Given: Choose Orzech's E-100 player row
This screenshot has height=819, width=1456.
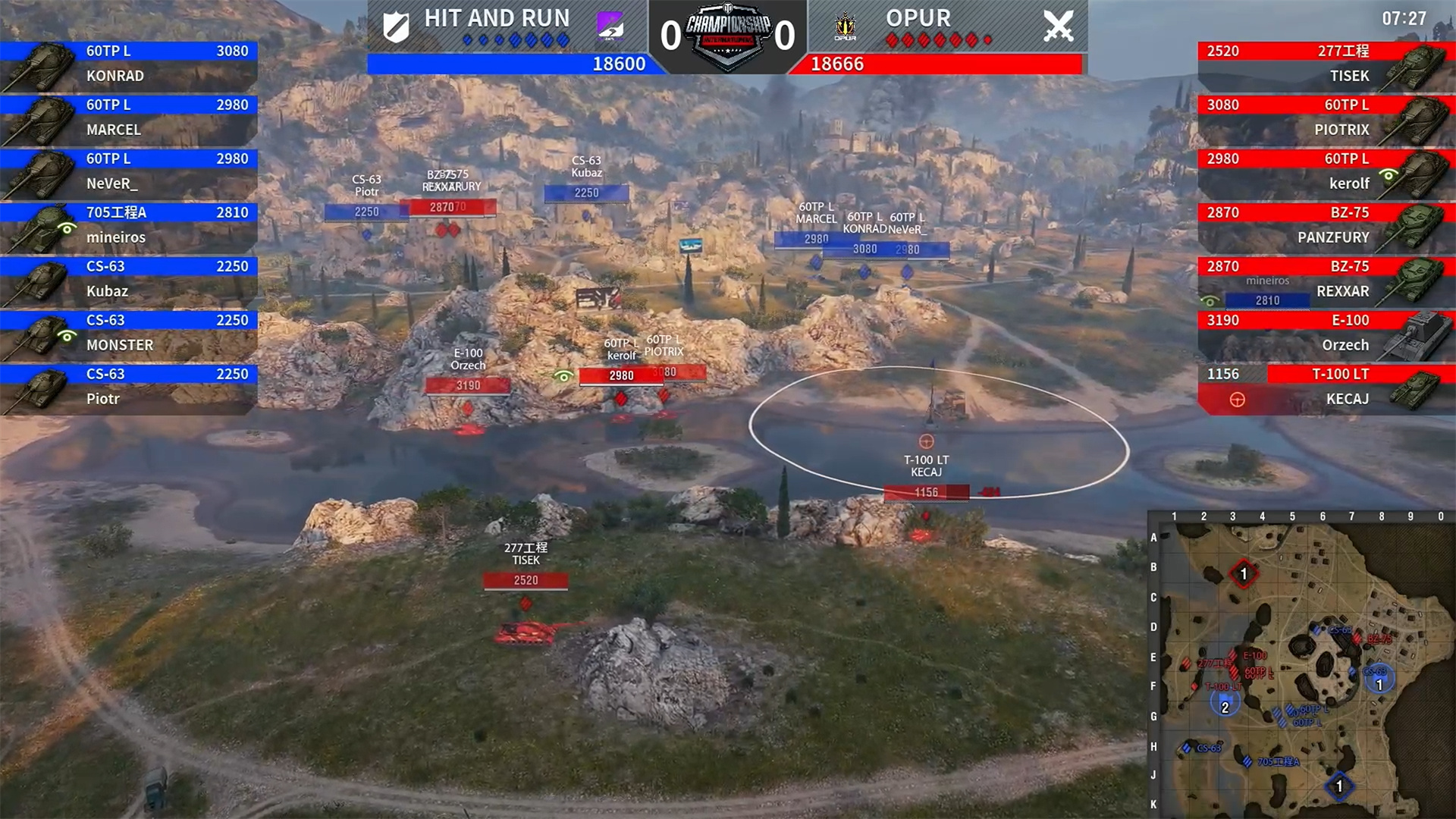Looking at the screenshot, I should tap(1326, 333).
